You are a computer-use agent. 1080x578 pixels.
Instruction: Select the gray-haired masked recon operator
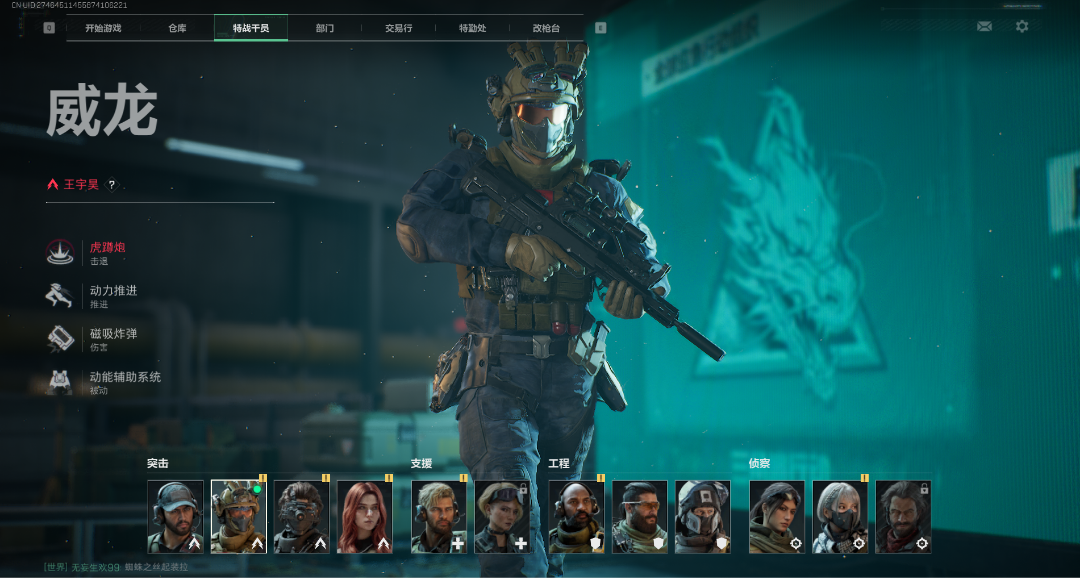click(840, 516)
